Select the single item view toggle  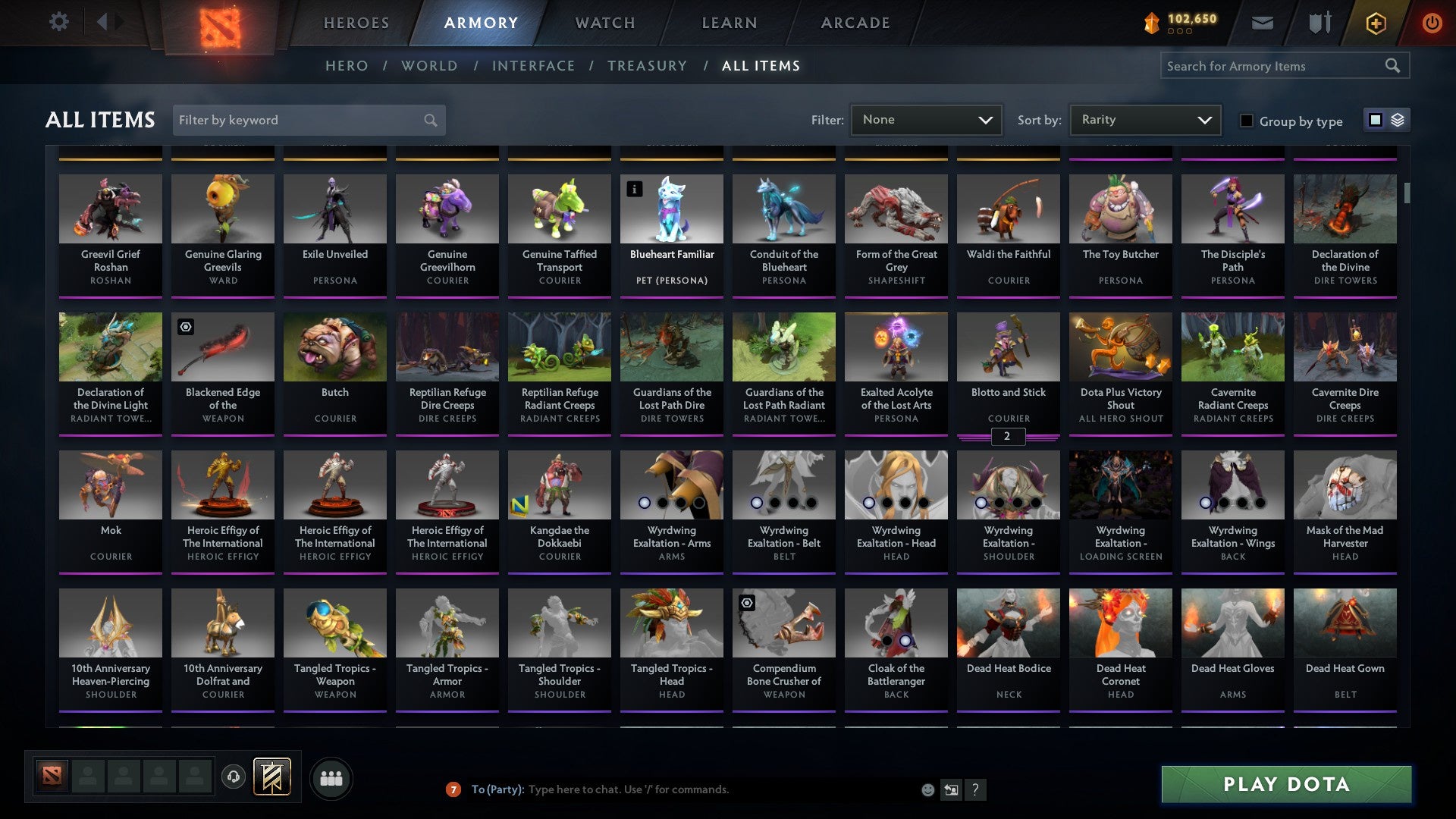coord(1376,120)
